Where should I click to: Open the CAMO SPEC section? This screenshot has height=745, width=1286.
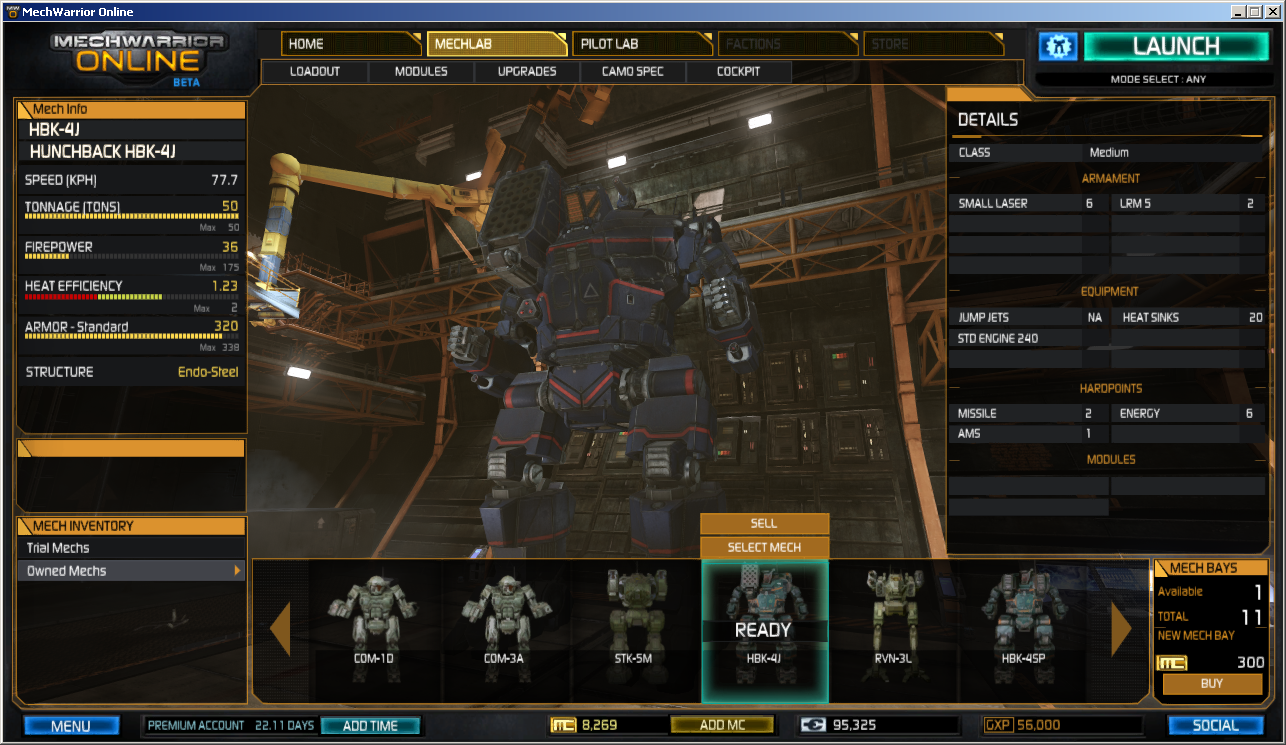(x=632, y=72)
